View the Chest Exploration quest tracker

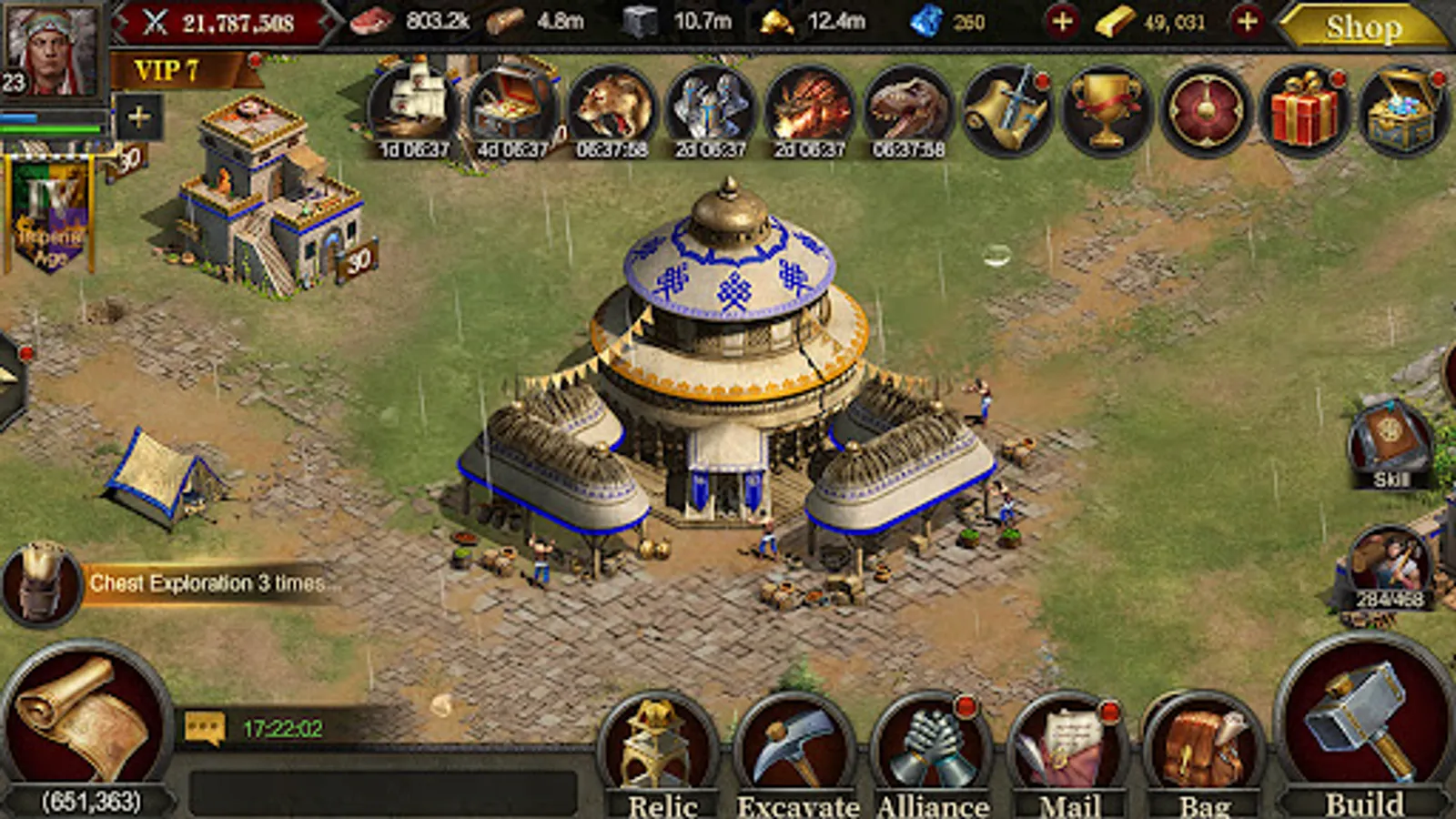click(x=207, y=583)
